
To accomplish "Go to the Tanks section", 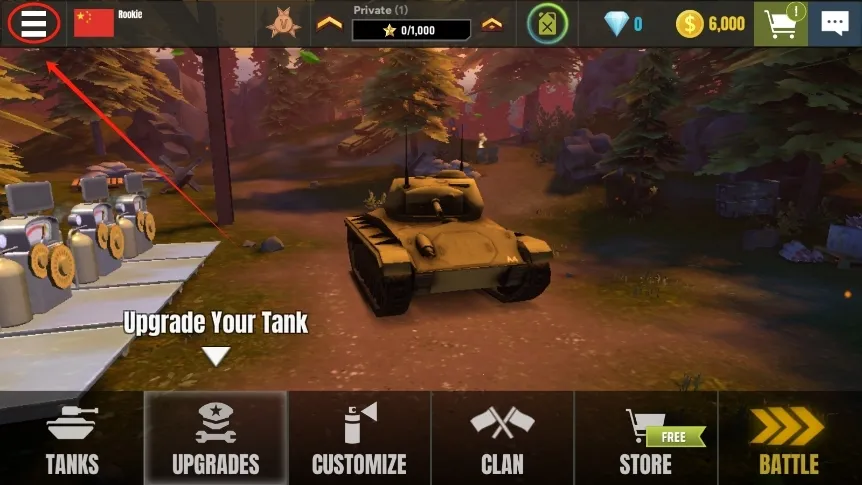I will point(72,438).
